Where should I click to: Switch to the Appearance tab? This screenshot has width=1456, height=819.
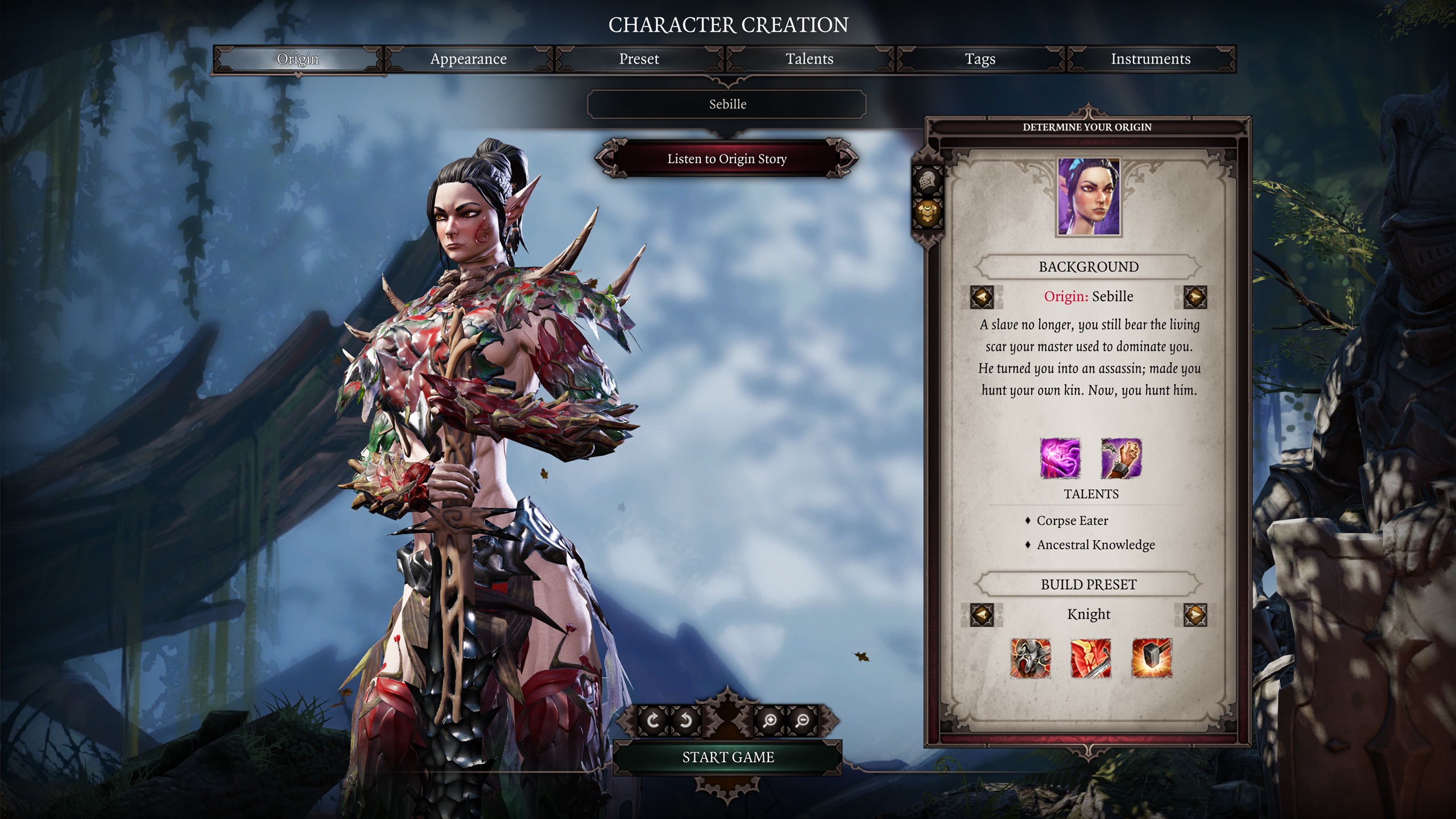[468, 59]
